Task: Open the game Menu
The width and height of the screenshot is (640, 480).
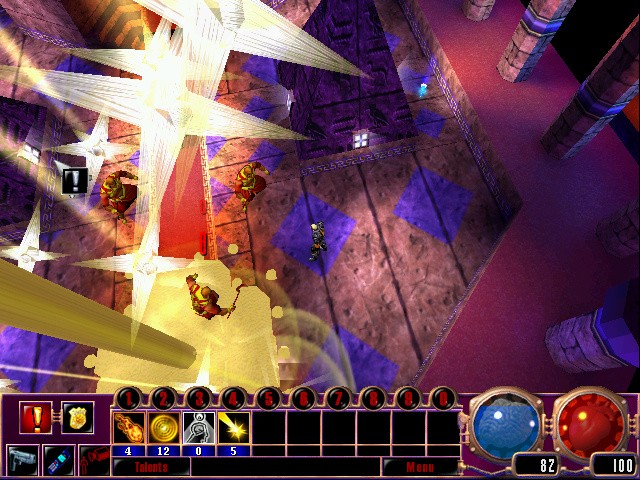Action: [x=418, y=467]
